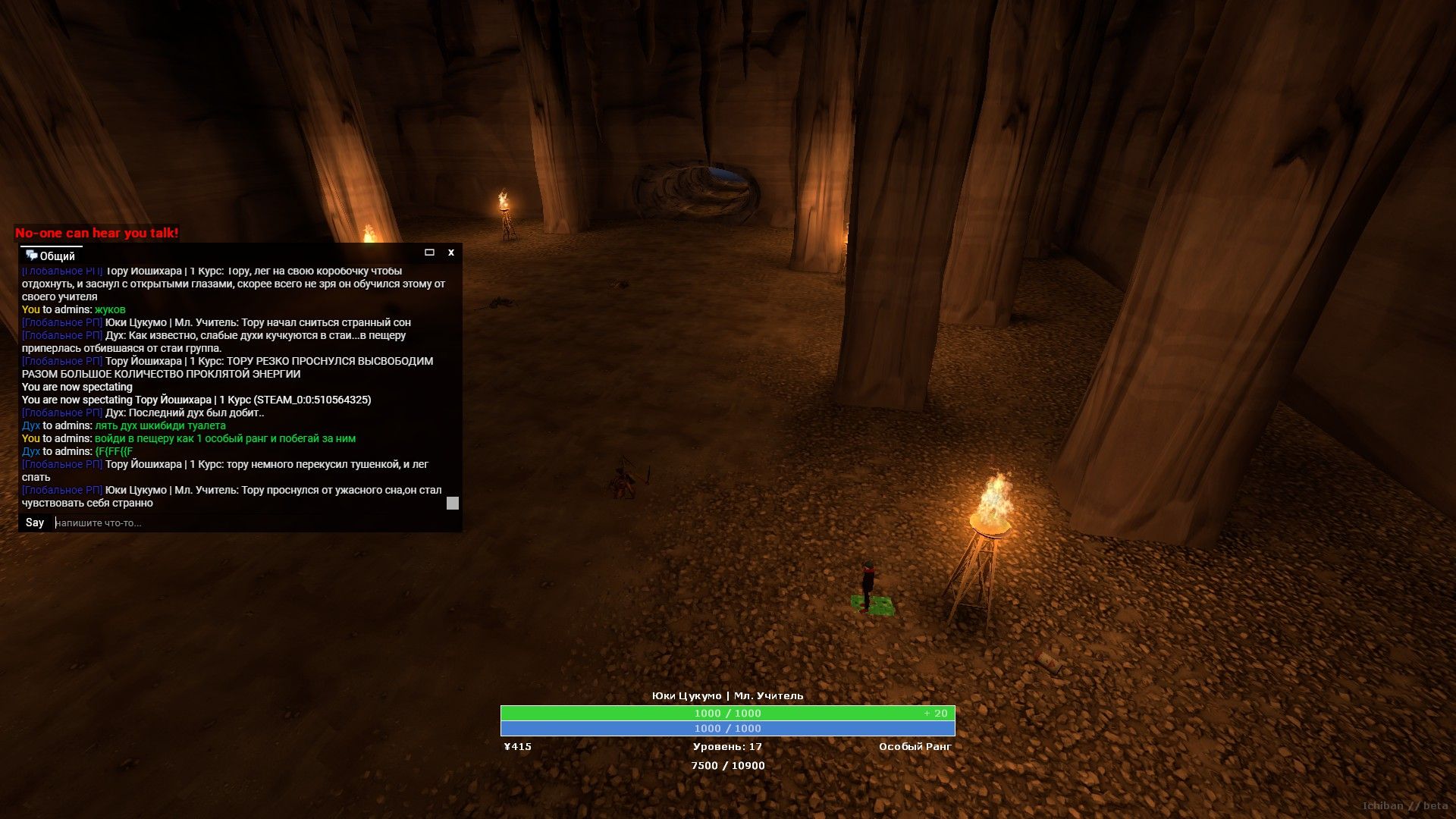
Task: Select the Общий chat tab
Action: tap(51, 256)
